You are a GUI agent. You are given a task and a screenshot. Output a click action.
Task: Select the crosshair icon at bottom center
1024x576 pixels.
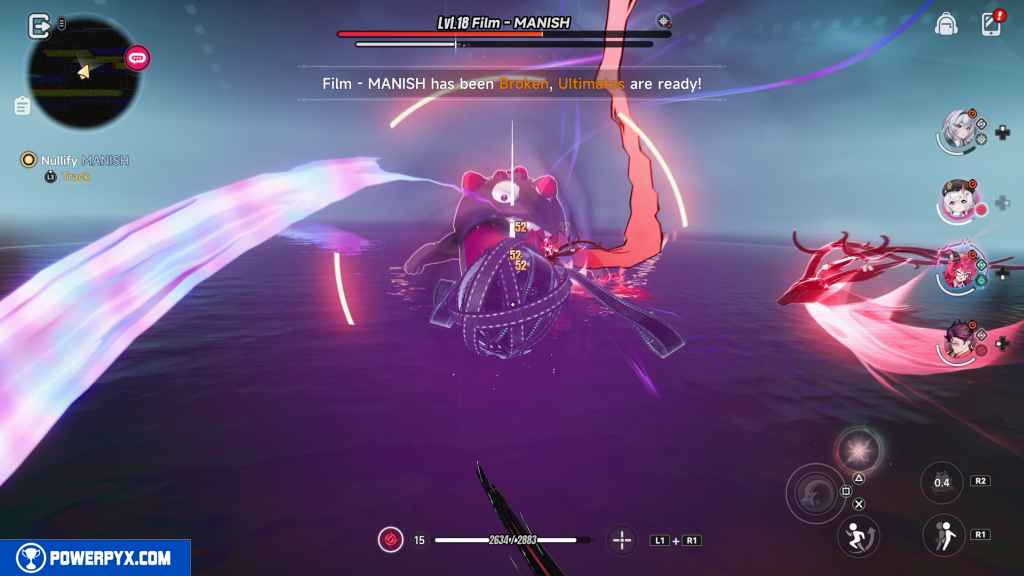[622, 540]
